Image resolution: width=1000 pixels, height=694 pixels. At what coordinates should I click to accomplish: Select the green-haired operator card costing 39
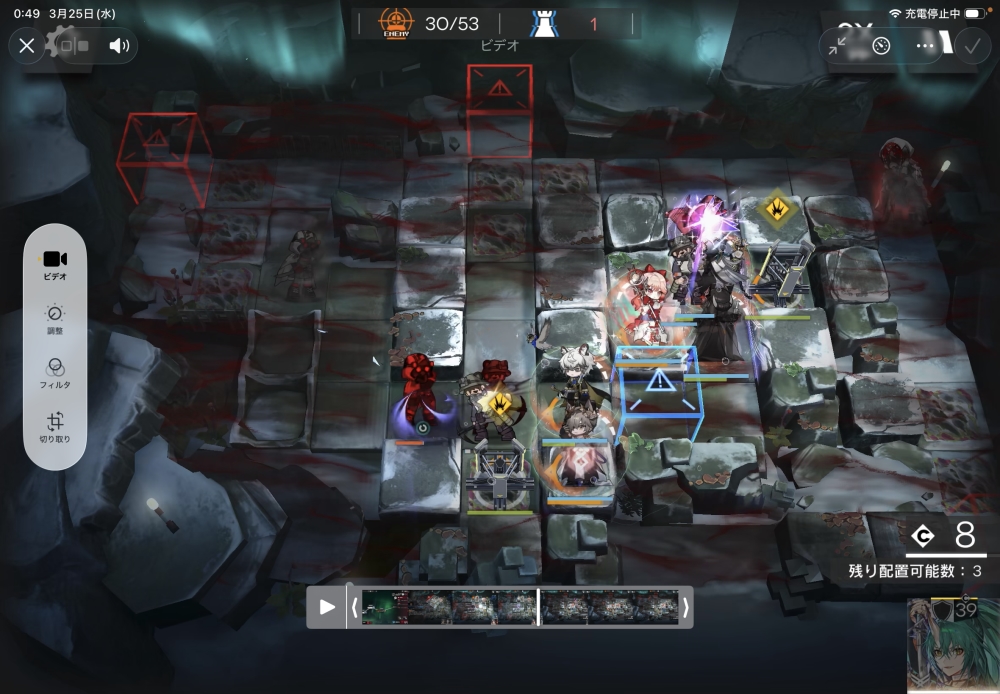[953, 645]
